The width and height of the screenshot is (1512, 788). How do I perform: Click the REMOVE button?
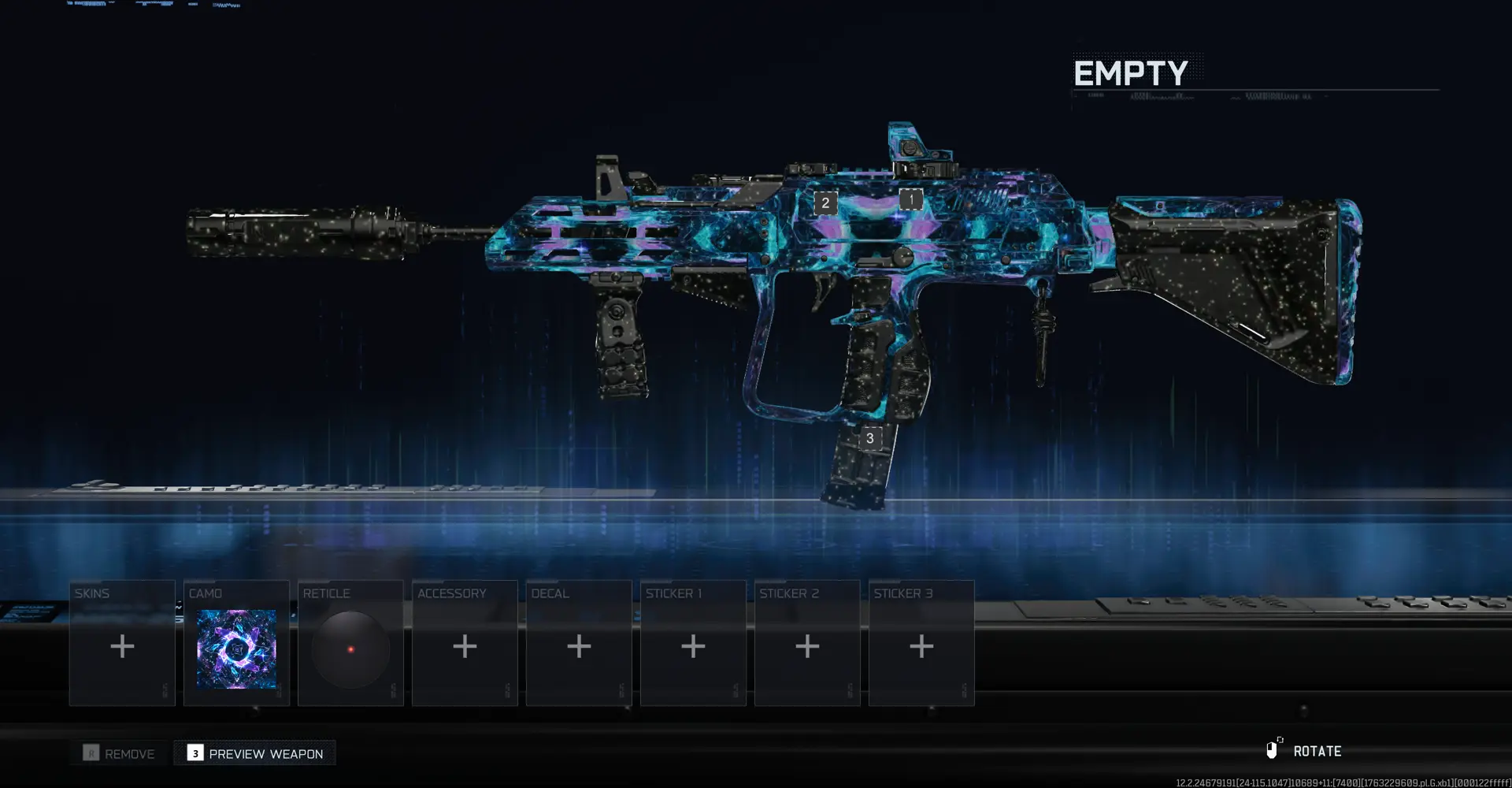(118, 753)
